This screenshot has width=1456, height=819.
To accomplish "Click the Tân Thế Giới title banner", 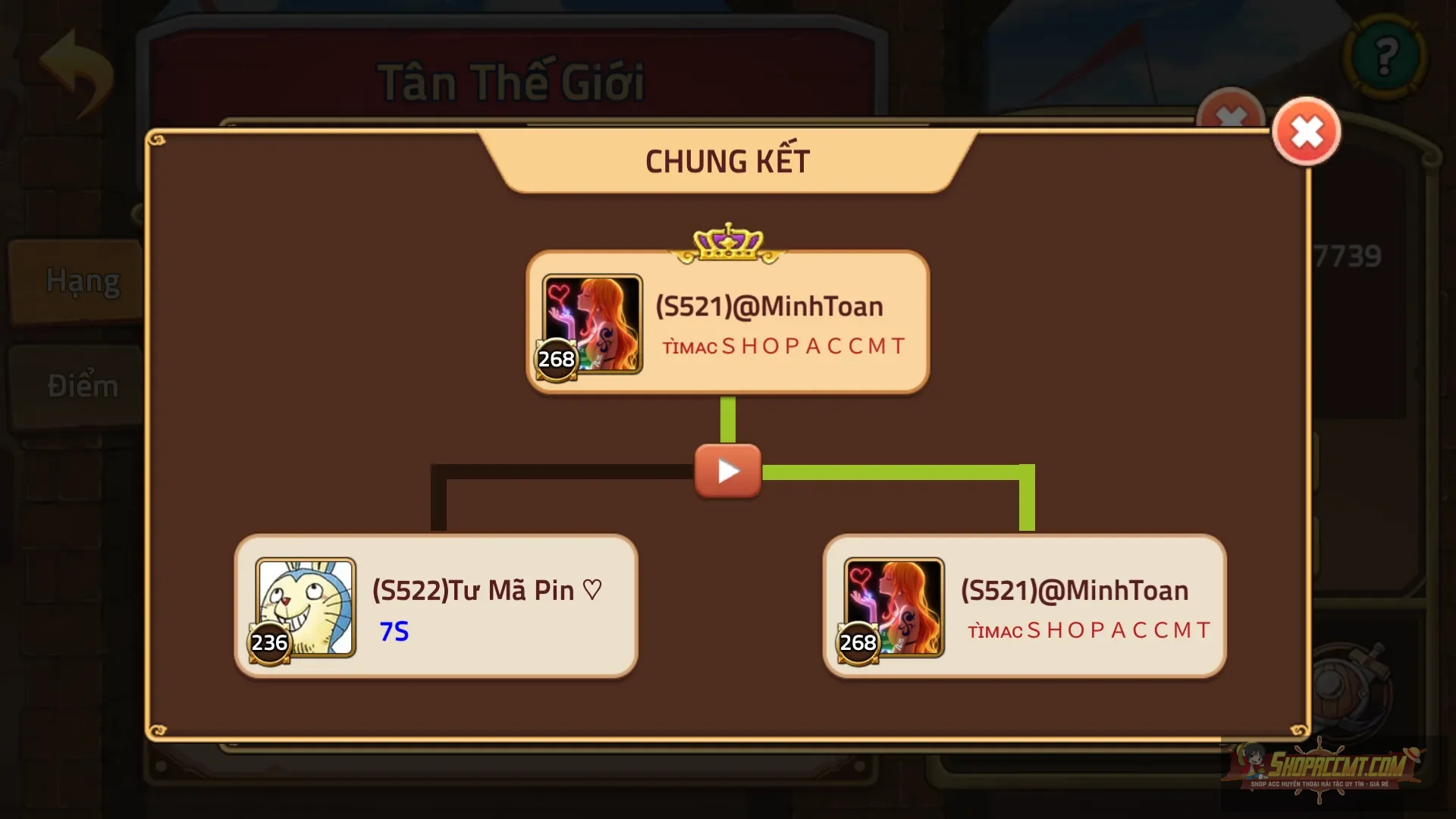I will point(512,80).
